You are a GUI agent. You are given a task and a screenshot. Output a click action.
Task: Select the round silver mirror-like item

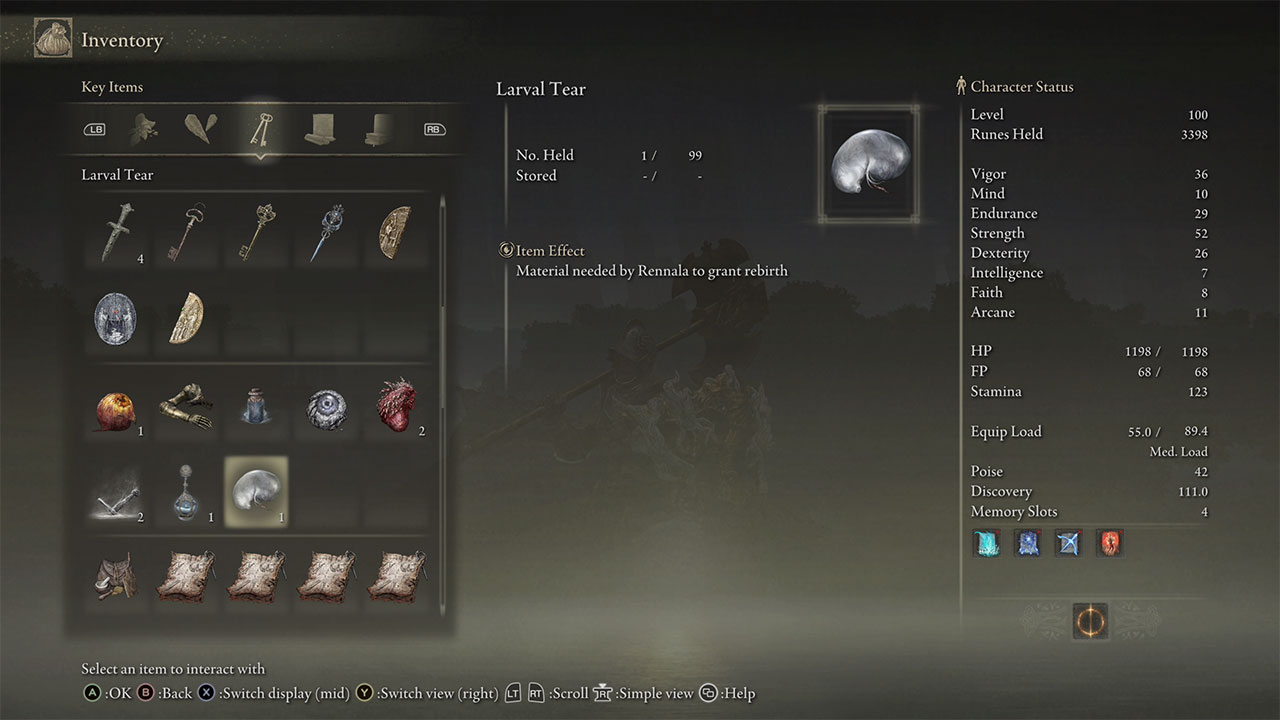click(115, 319)
